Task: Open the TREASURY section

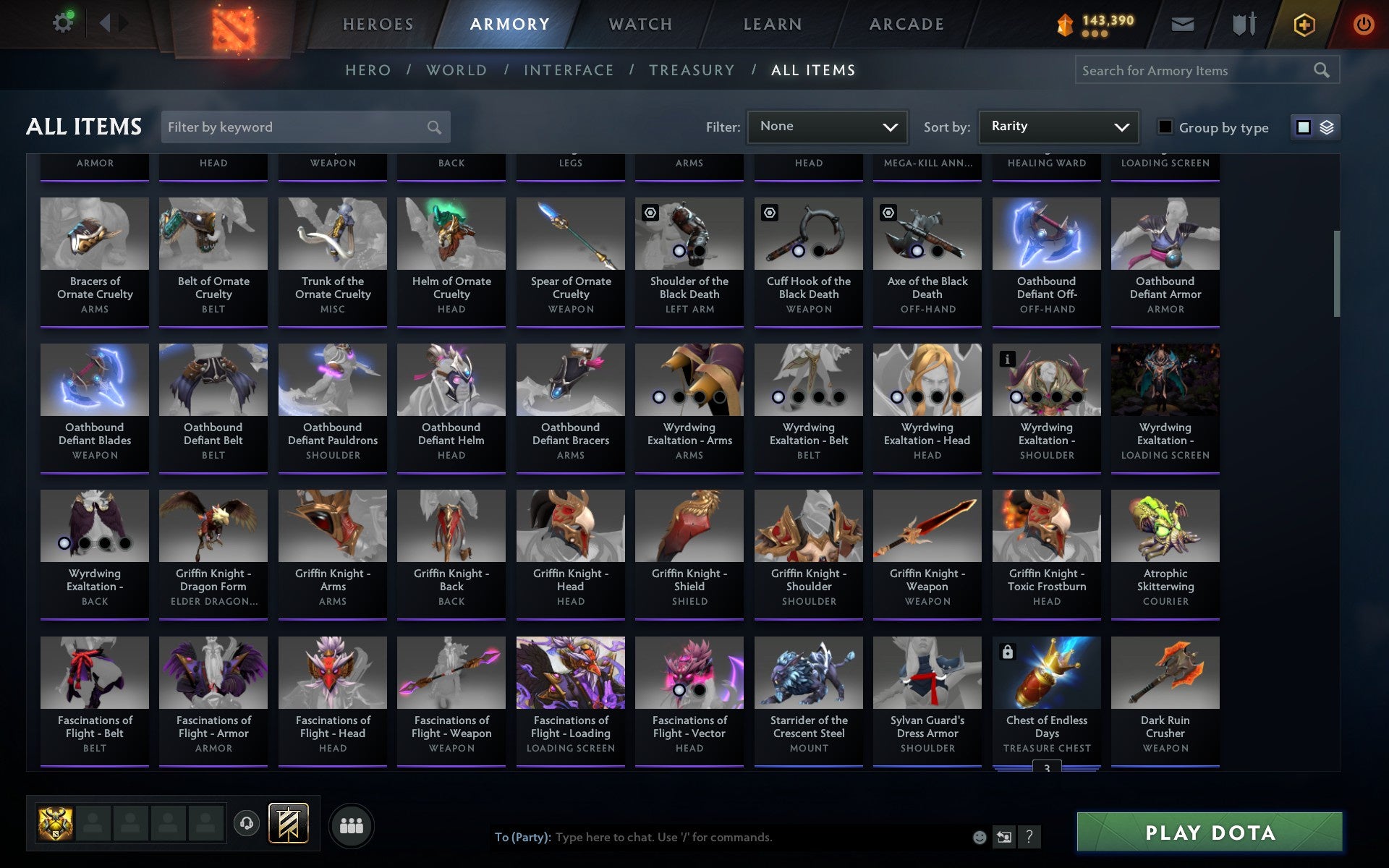Action: (x=692, y=69)
